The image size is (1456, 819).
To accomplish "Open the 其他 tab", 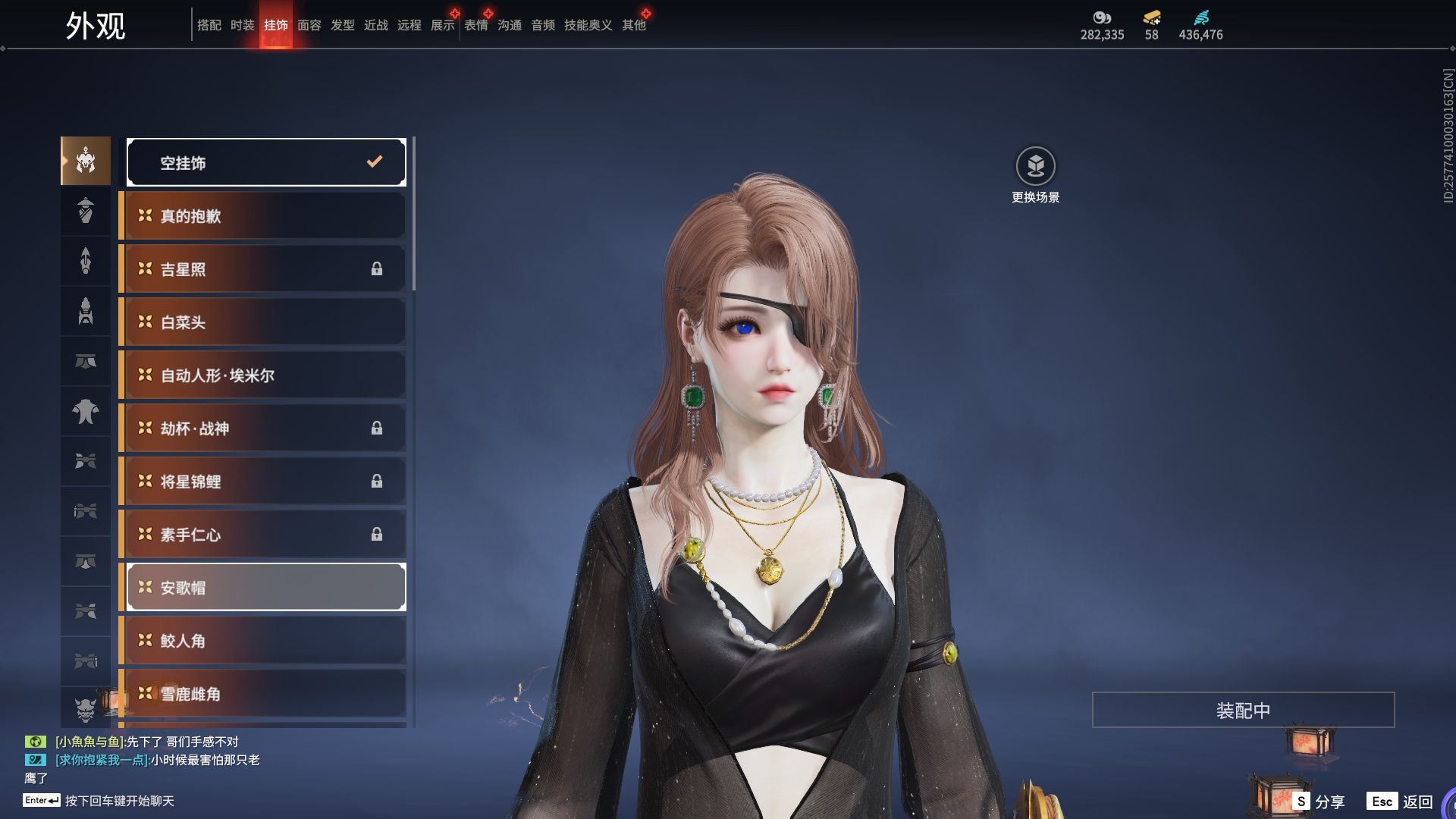I will pyautogui.click(x=633, y=25).
